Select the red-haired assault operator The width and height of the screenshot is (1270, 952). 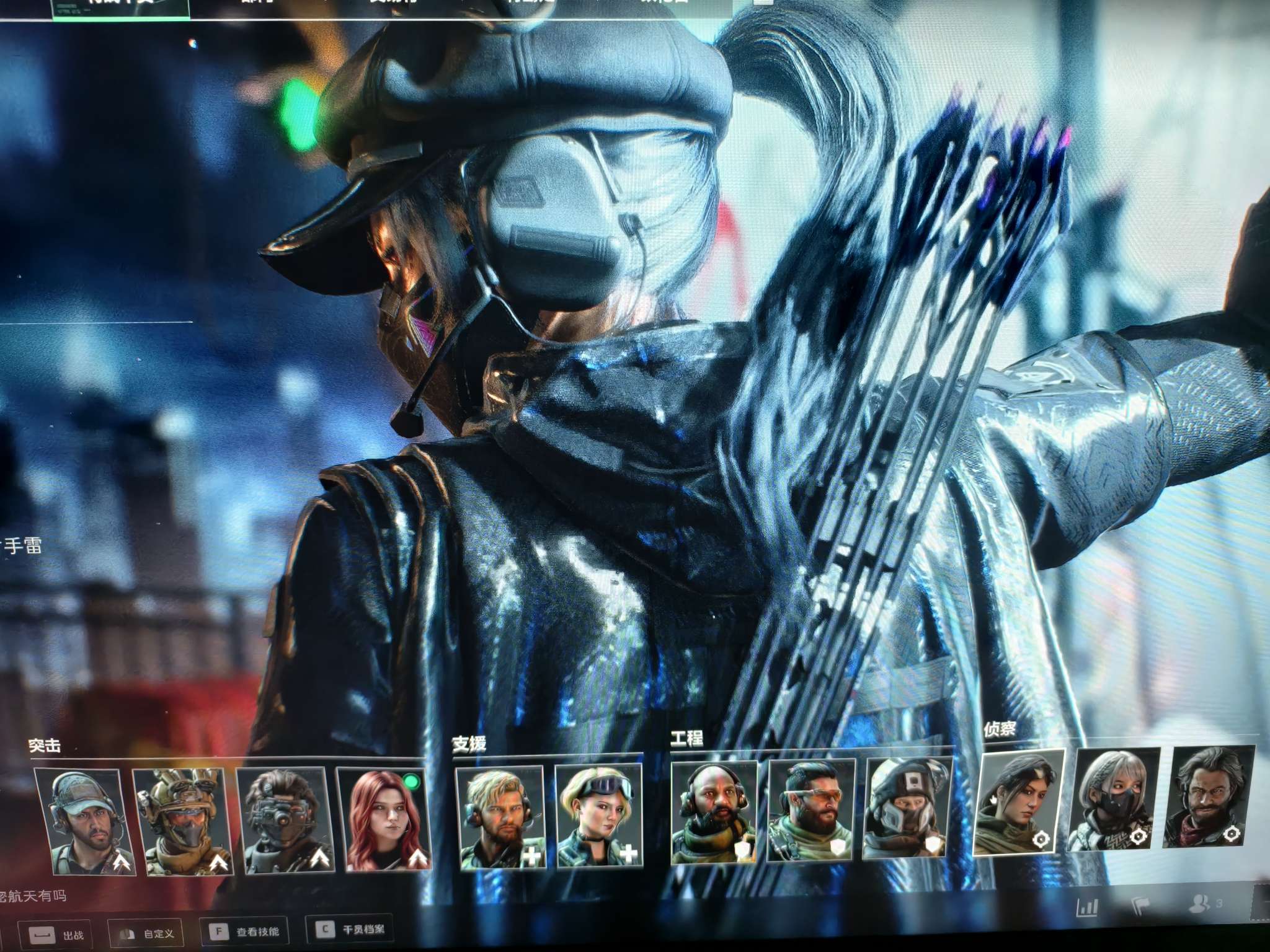[384, 818]
